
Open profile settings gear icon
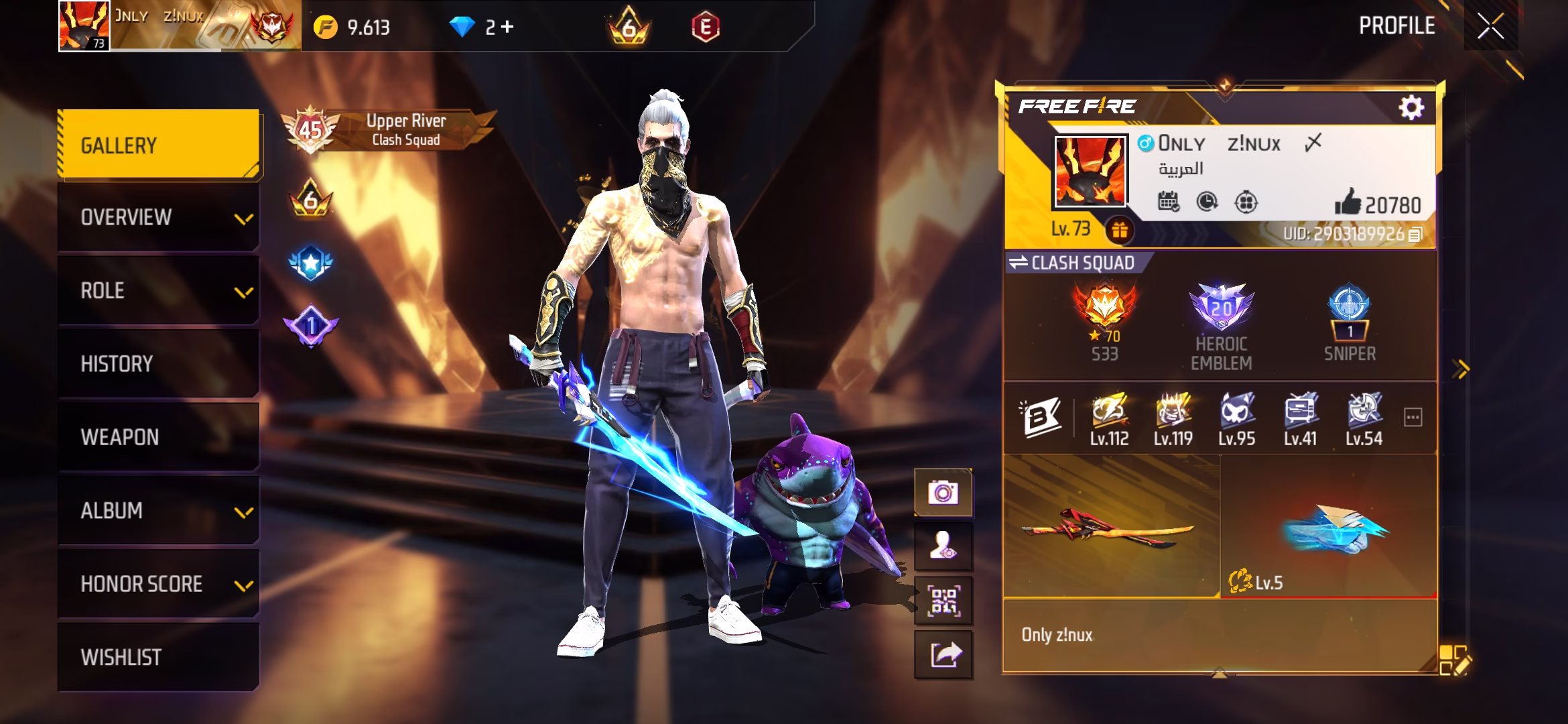[1411, 107]
